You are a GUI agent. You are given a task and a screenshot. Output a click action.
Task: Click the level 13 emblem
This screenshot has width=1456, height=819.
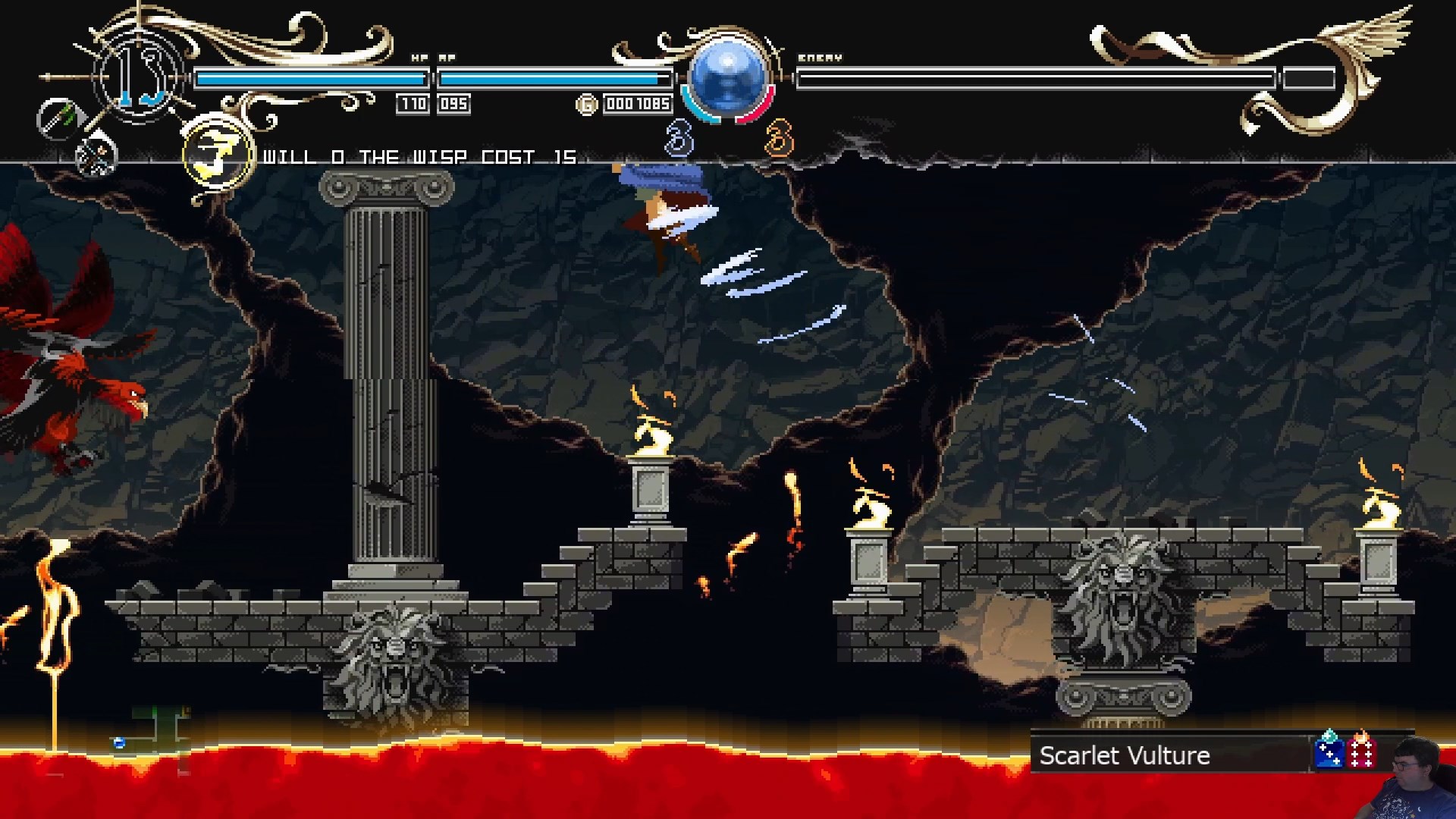coord(142,76)
